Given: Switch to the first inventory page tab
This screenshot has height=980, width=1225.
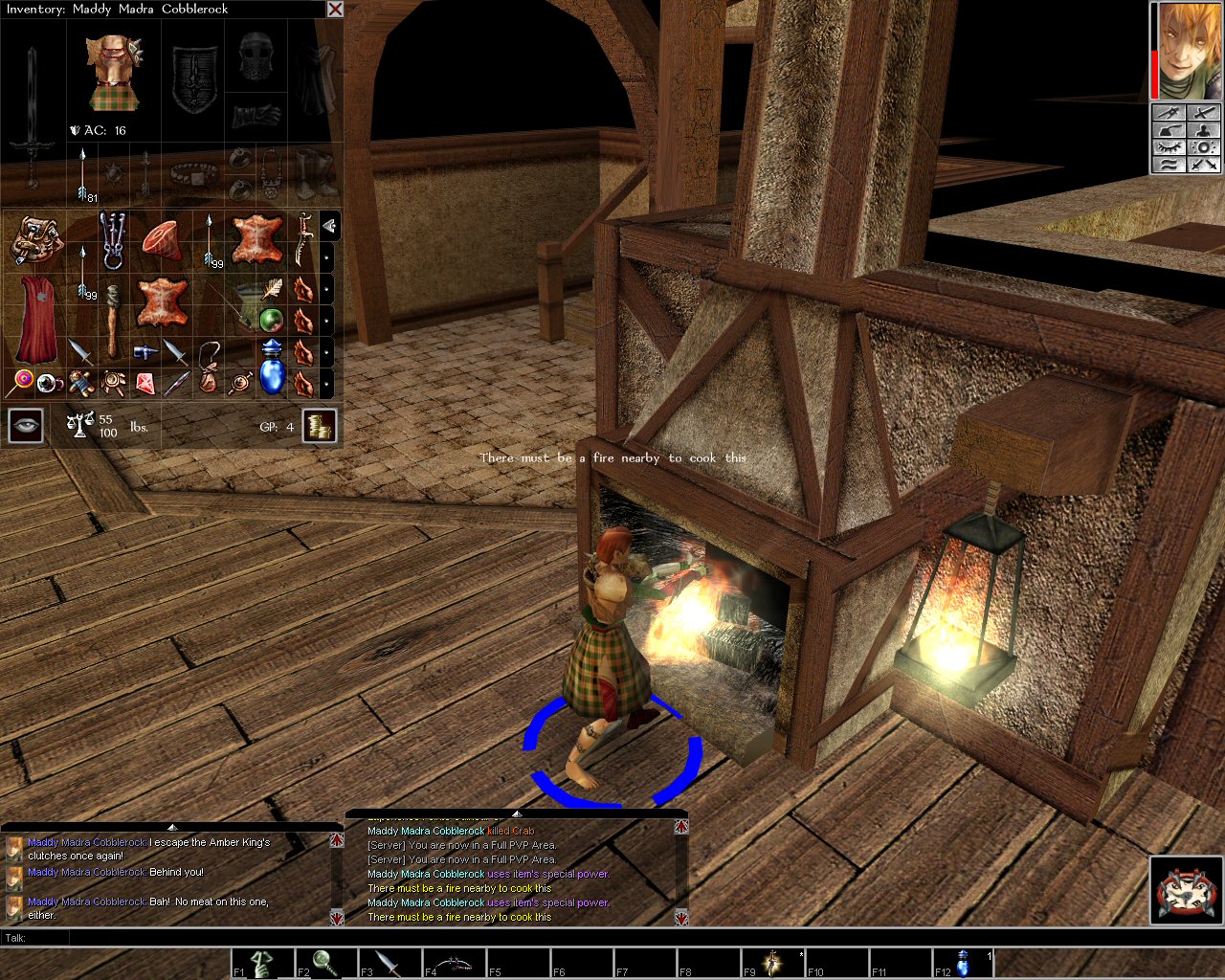Looking at the screenshot, I should tap(328, 226).
